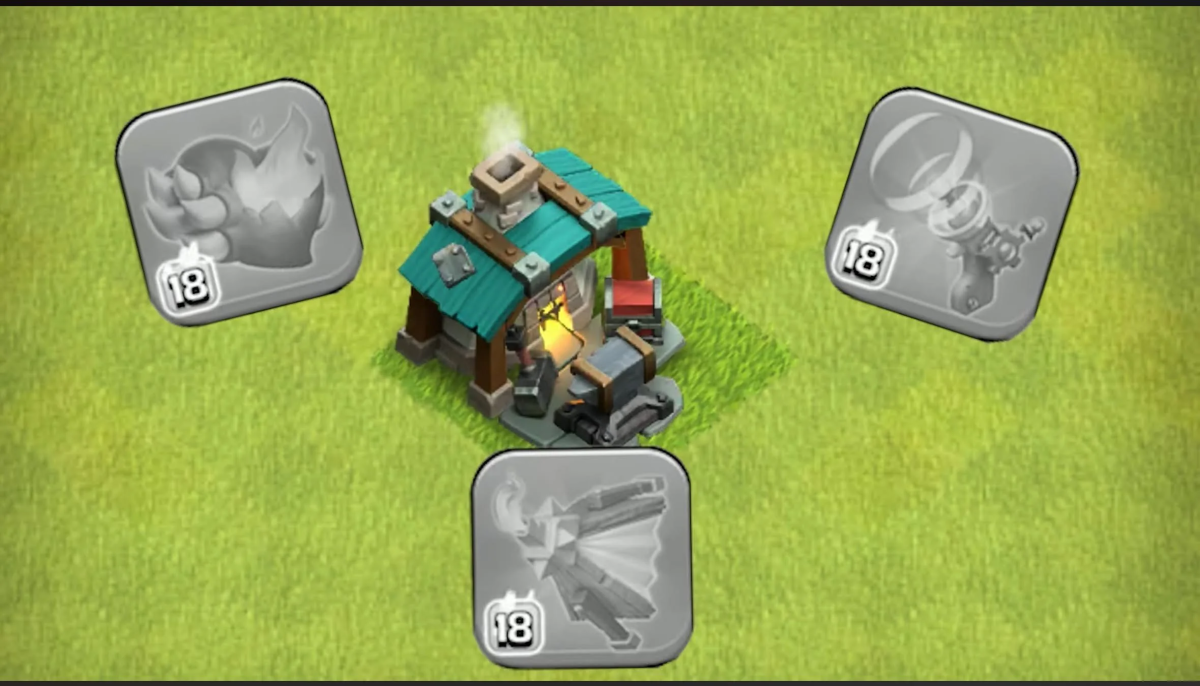Select the clawed gauntlet equipment tile
Screen dimensions: 1200x686
coord(238,201)
